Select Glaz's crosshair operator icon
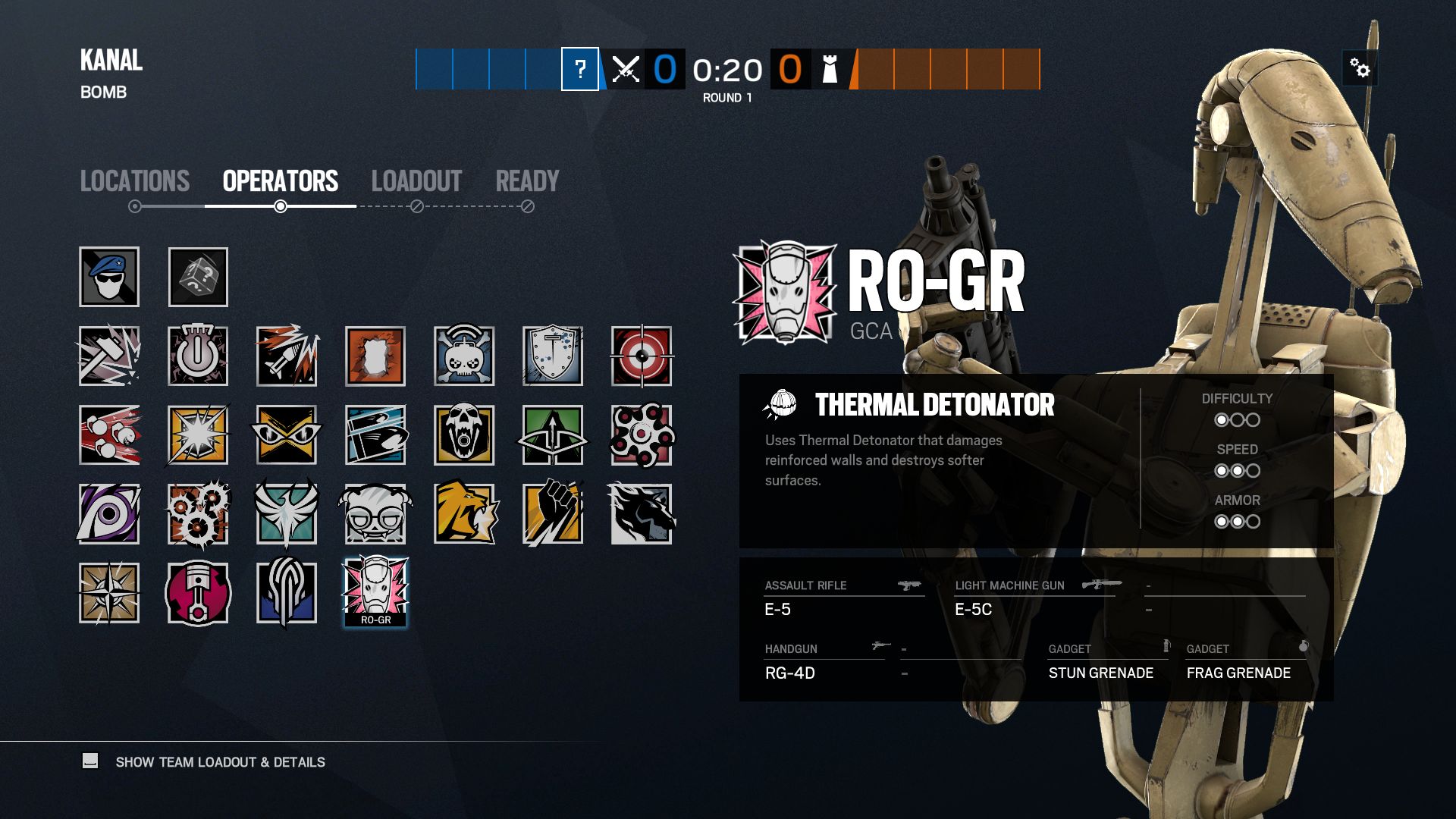Viewport: 1456px width, 819px height. tap(643, 356)
